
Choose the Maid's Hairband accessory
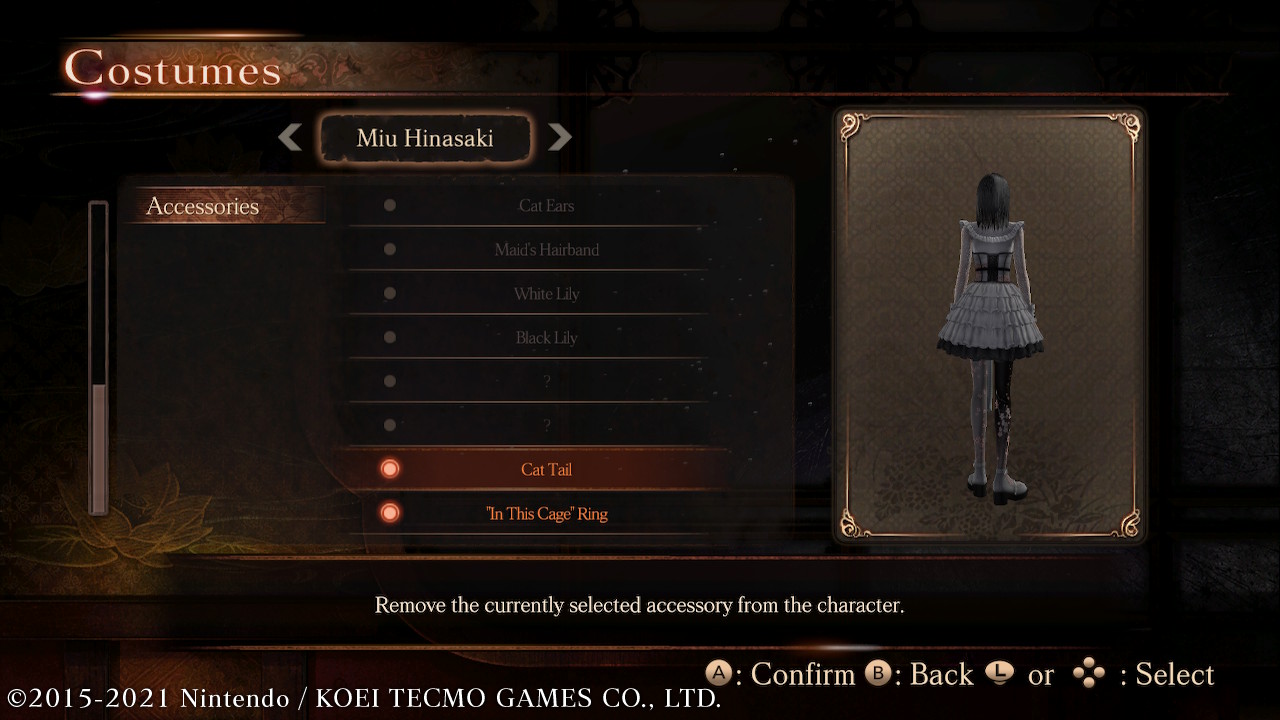[x=546, y=250]
